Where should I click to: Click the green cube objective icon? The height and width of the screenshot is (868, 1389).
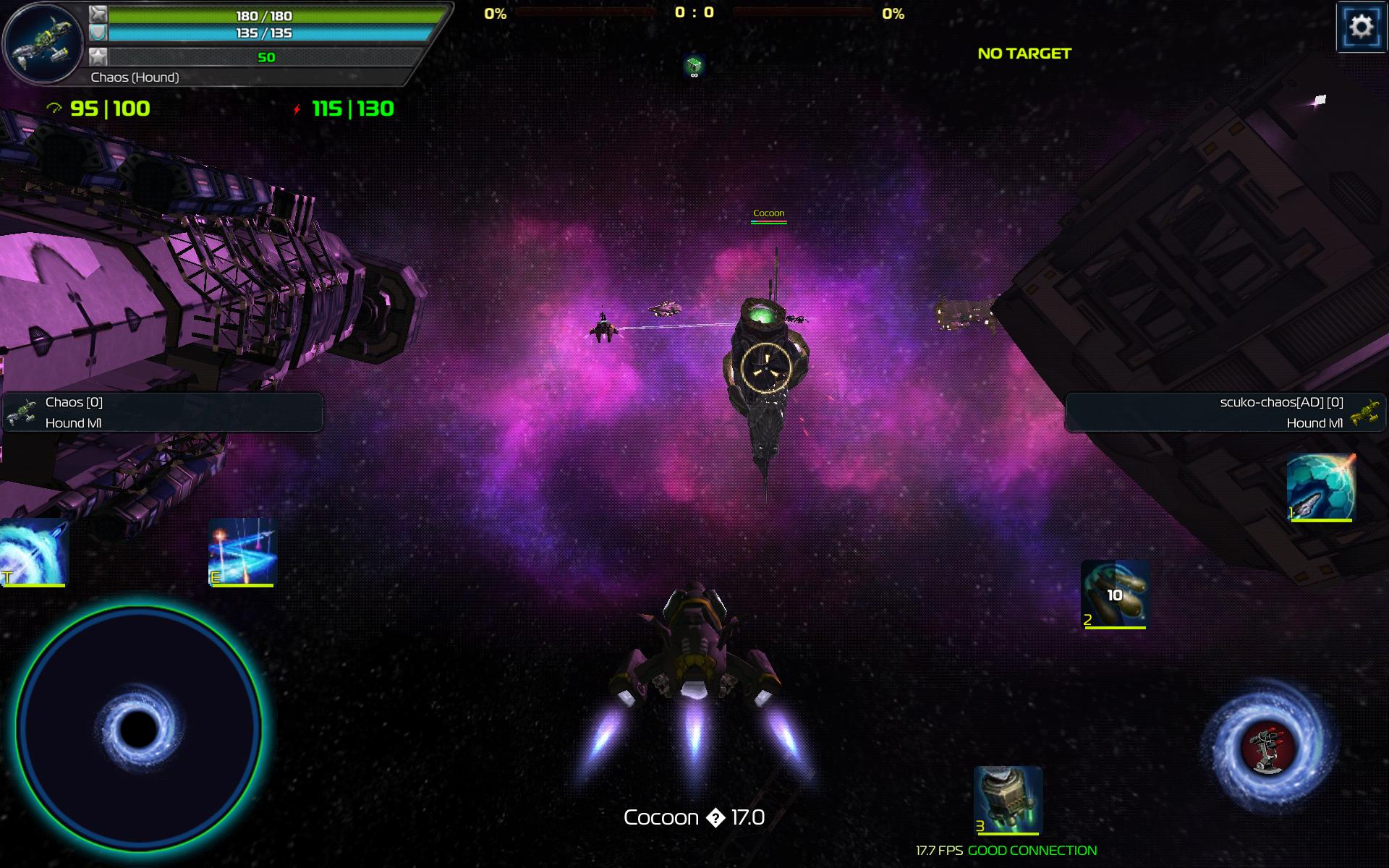[694, 66]
